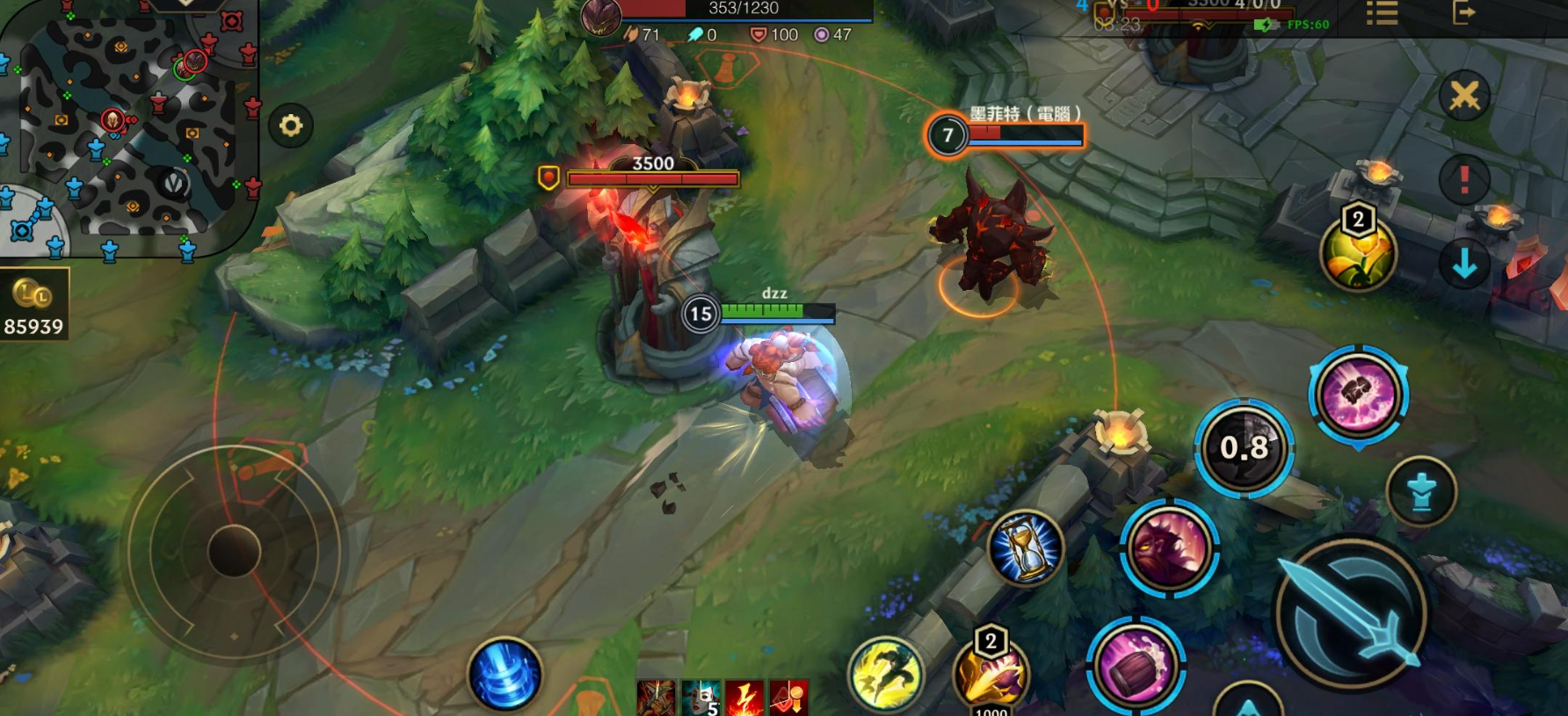Cast the Explosive Cask ultimate
Image resolution: width=1568 pixels, height=716 pixels.
[1358, 394]
